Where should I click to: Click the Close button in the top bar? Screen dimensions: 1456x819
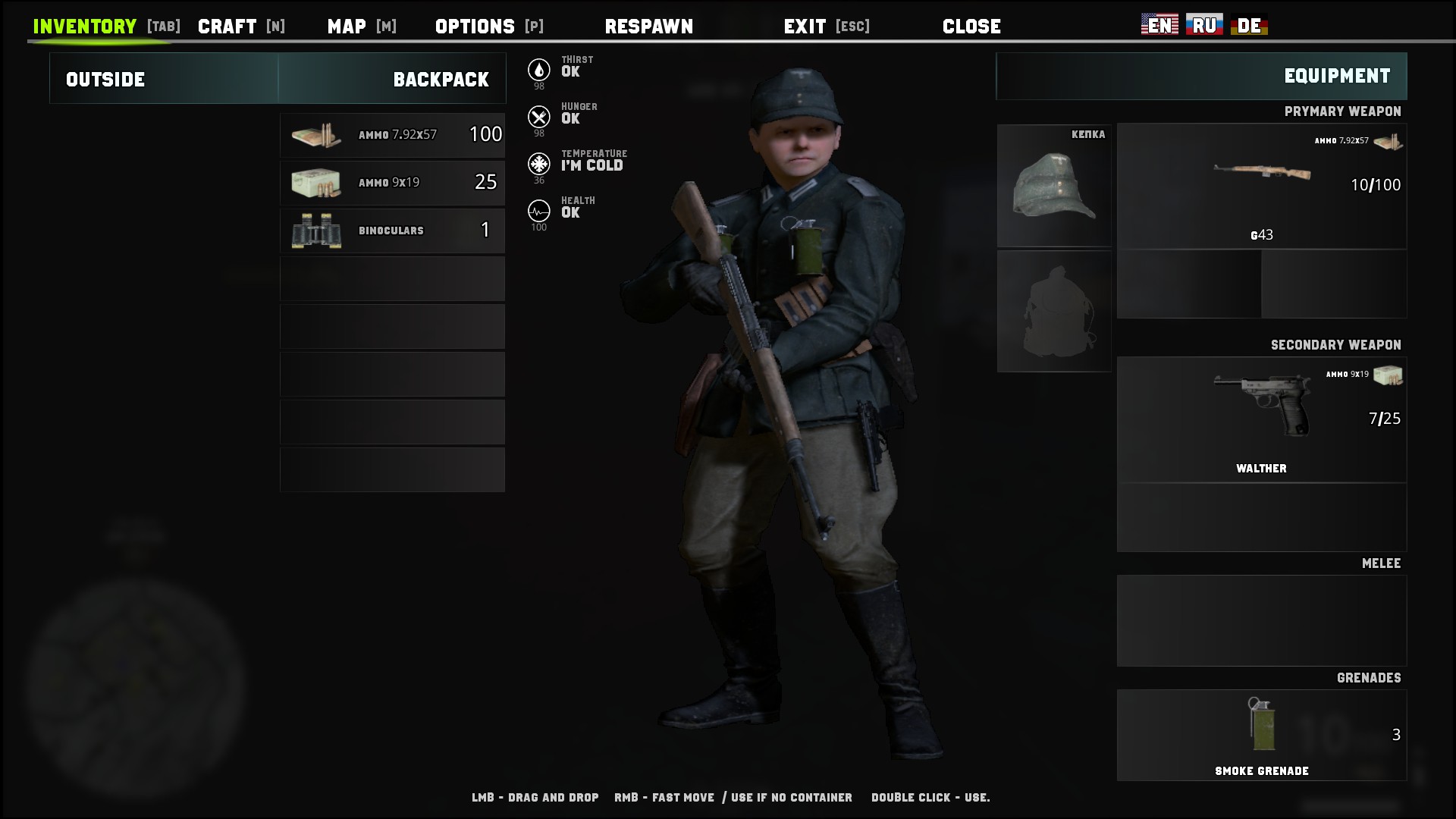pos(971,26)
